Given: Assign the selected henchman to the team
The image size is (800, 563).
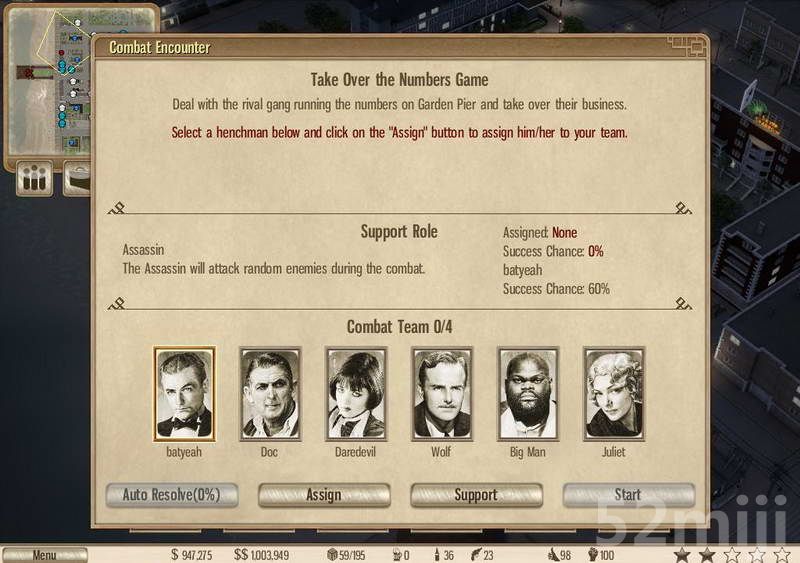Looking at the screenshot, I should [324, 495].
